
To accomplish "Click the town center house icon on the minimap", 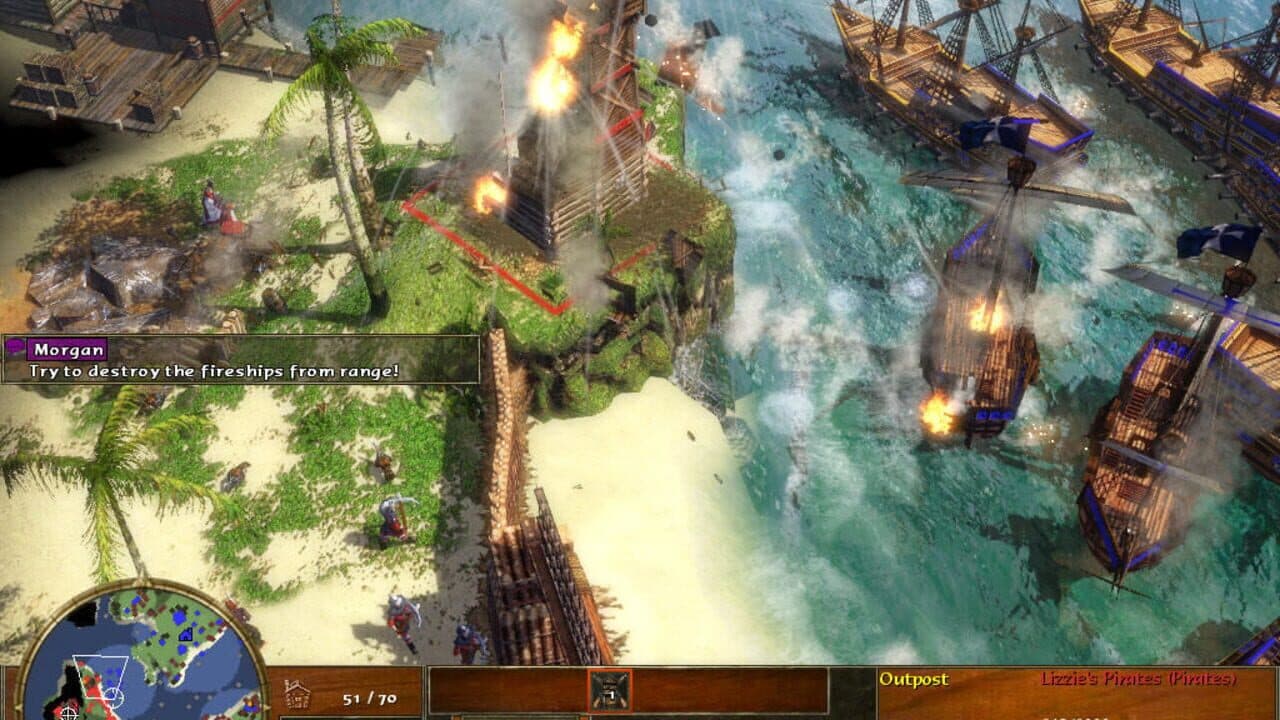I will pyautogui.click(x=186, y=634).
